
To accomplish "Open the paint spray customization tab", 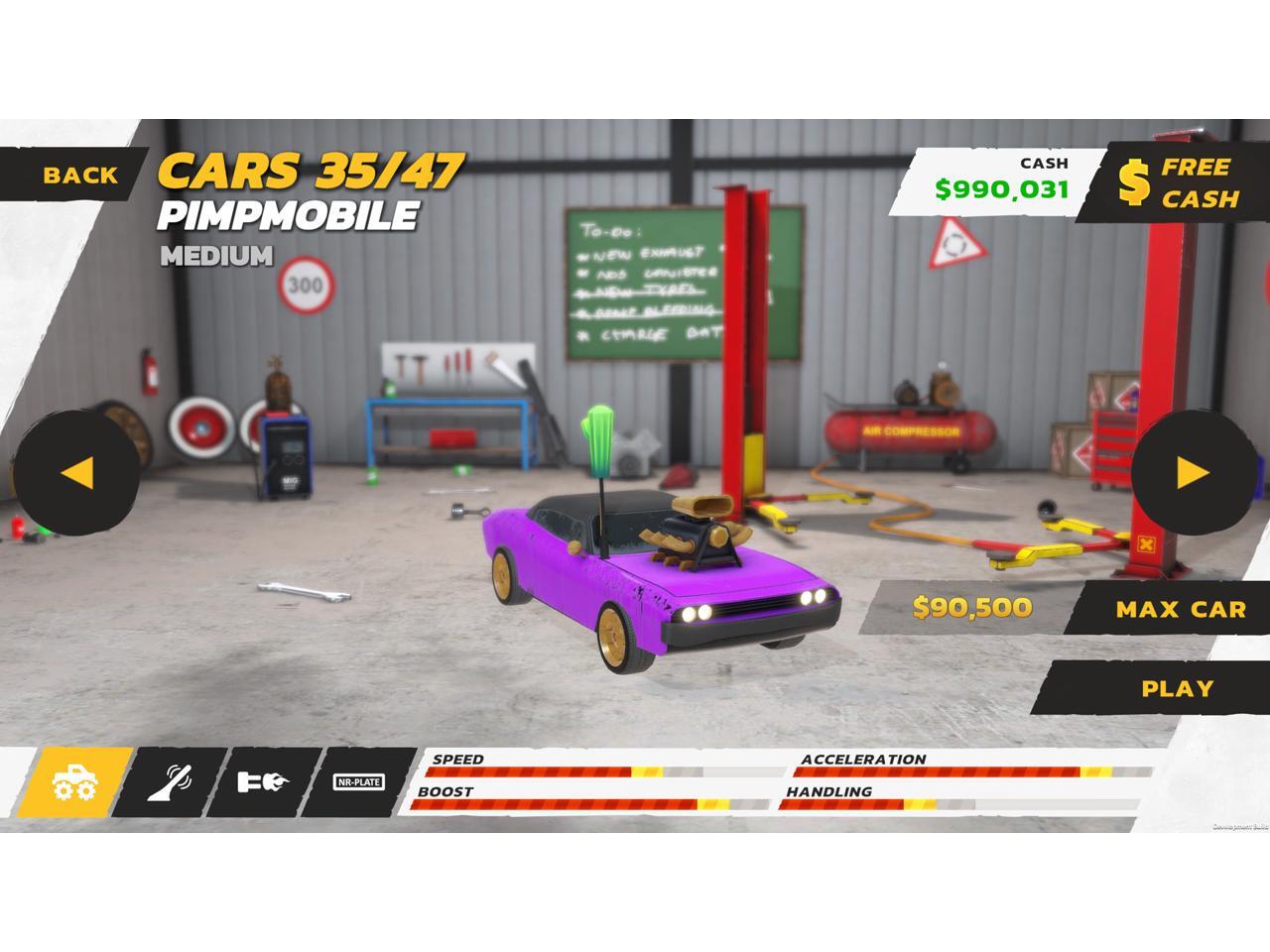I will pyautogui.click(x=170, y=782).
